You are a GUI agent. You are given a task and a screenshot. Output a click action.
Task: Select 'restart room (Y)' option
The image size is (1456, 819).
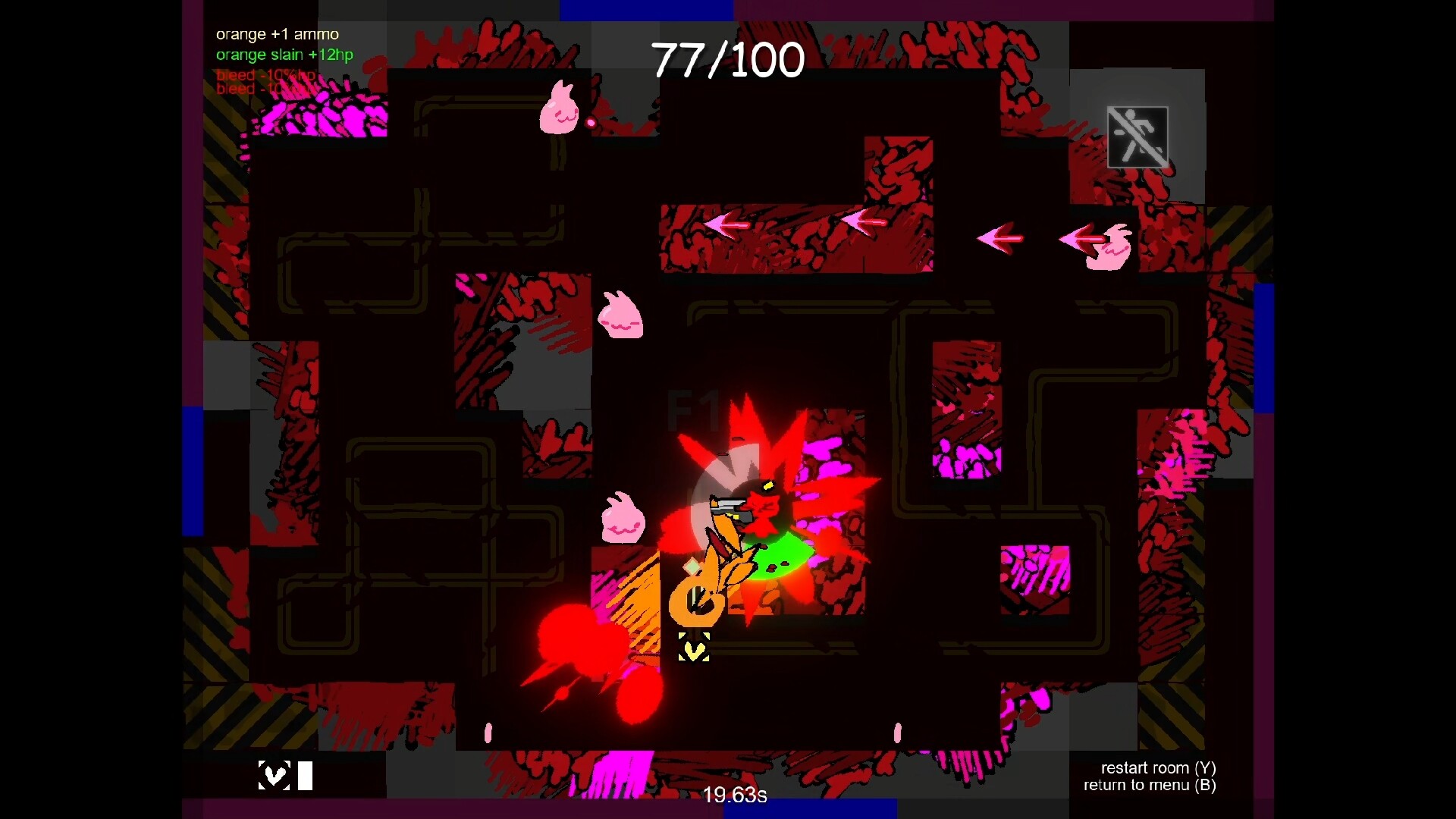1158,768
